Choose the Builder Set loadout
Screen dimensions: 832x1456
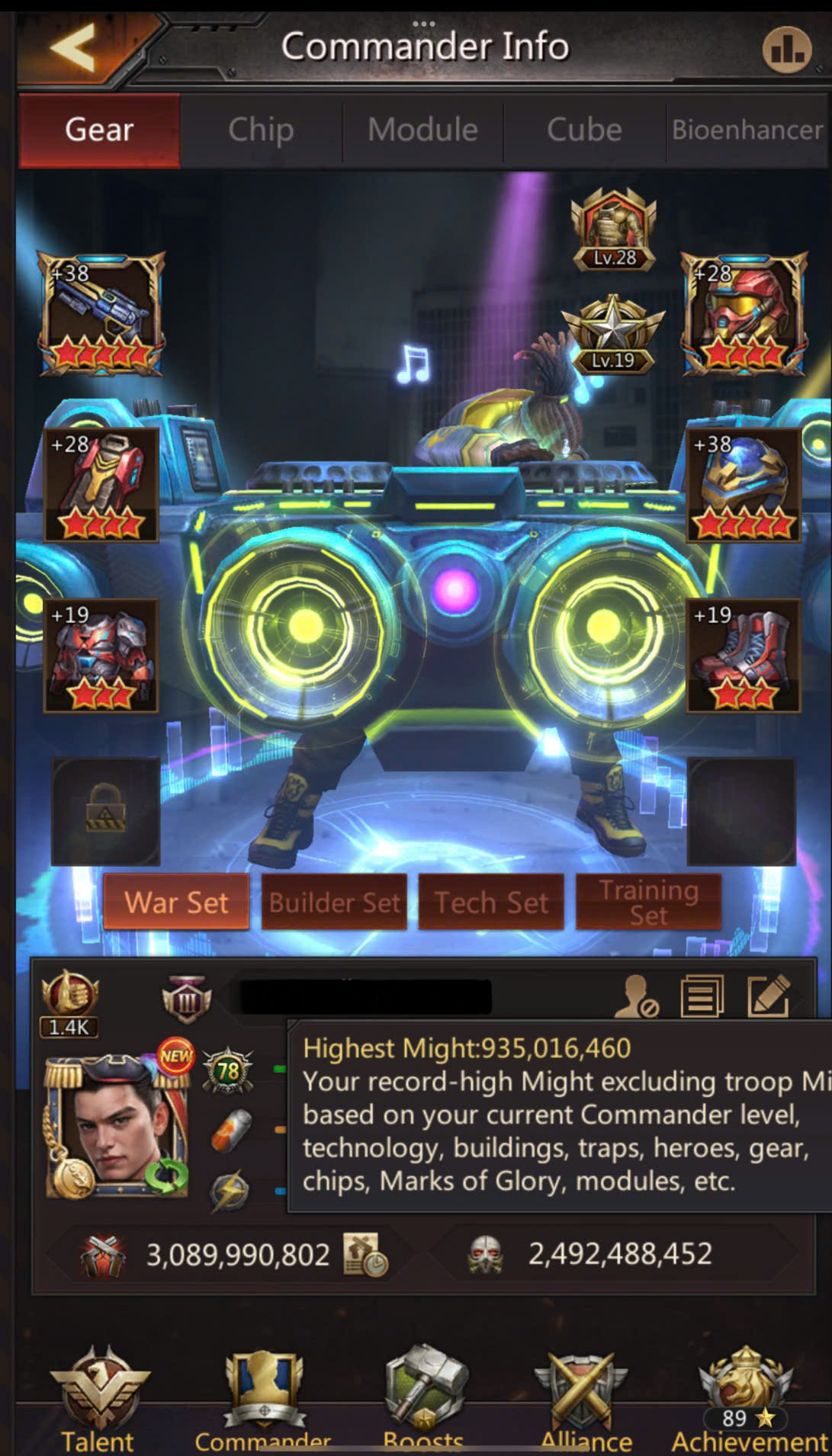[334, 903]
